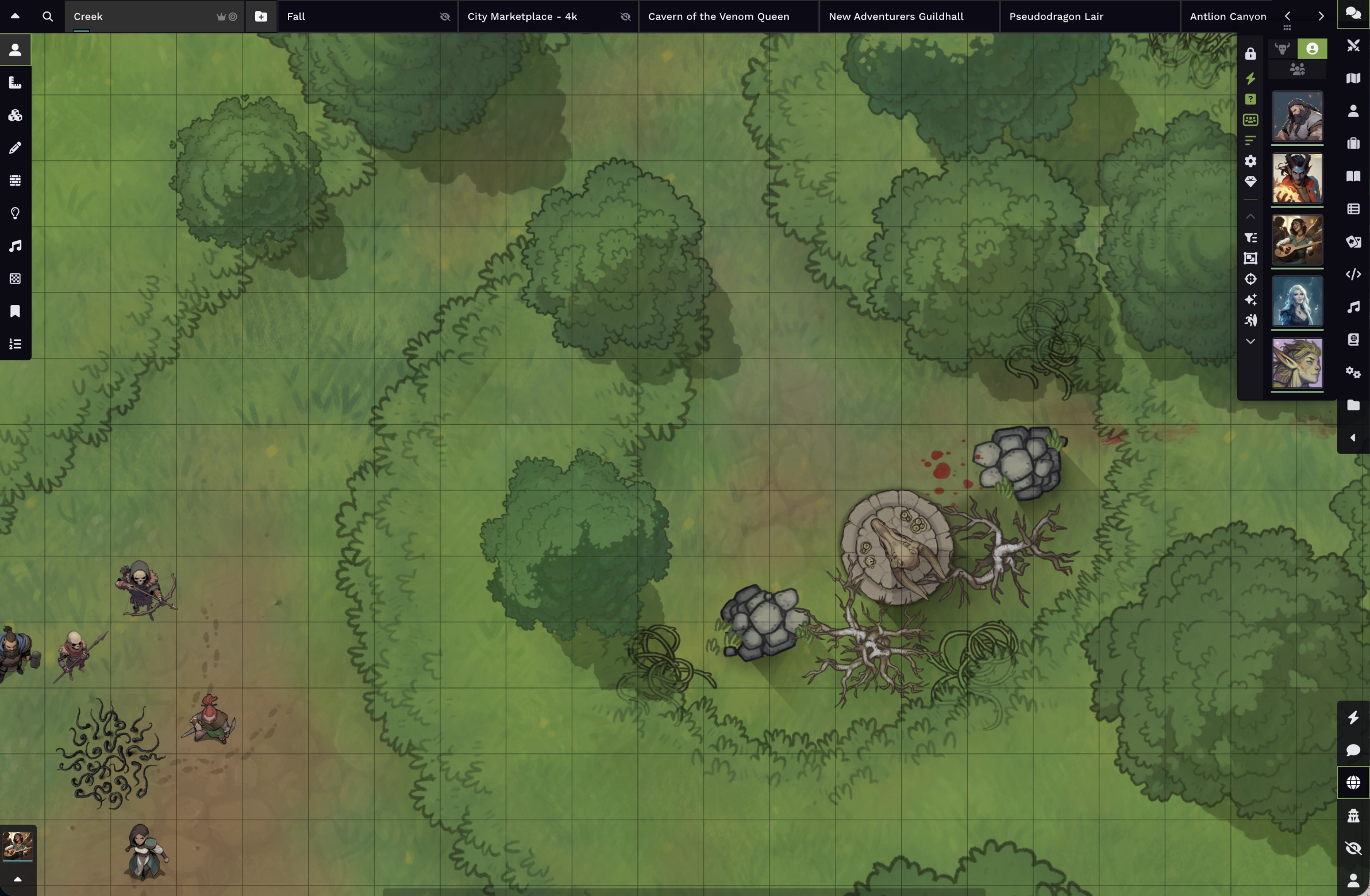Go to New Adventurers Guildhall scene
This screenshot has height=896, width=1370.
coord(896,17)
